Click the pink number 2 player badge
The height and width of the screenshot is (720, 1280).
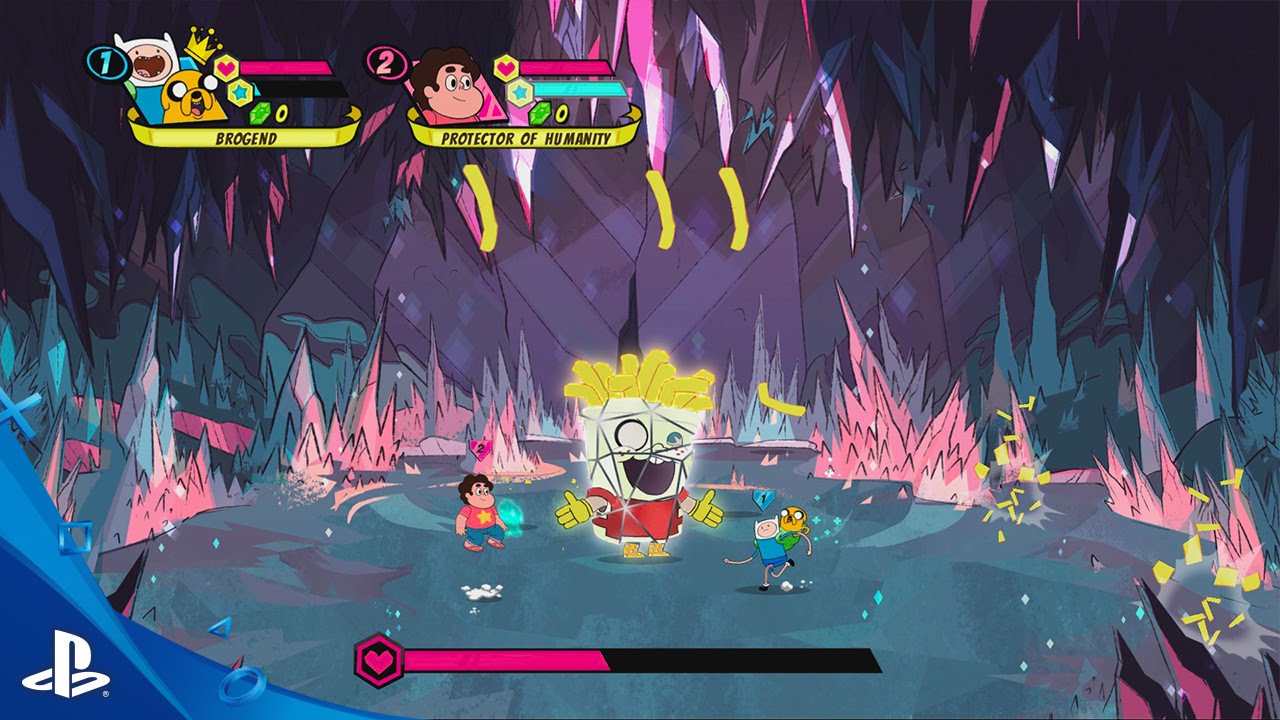[385, 61]
